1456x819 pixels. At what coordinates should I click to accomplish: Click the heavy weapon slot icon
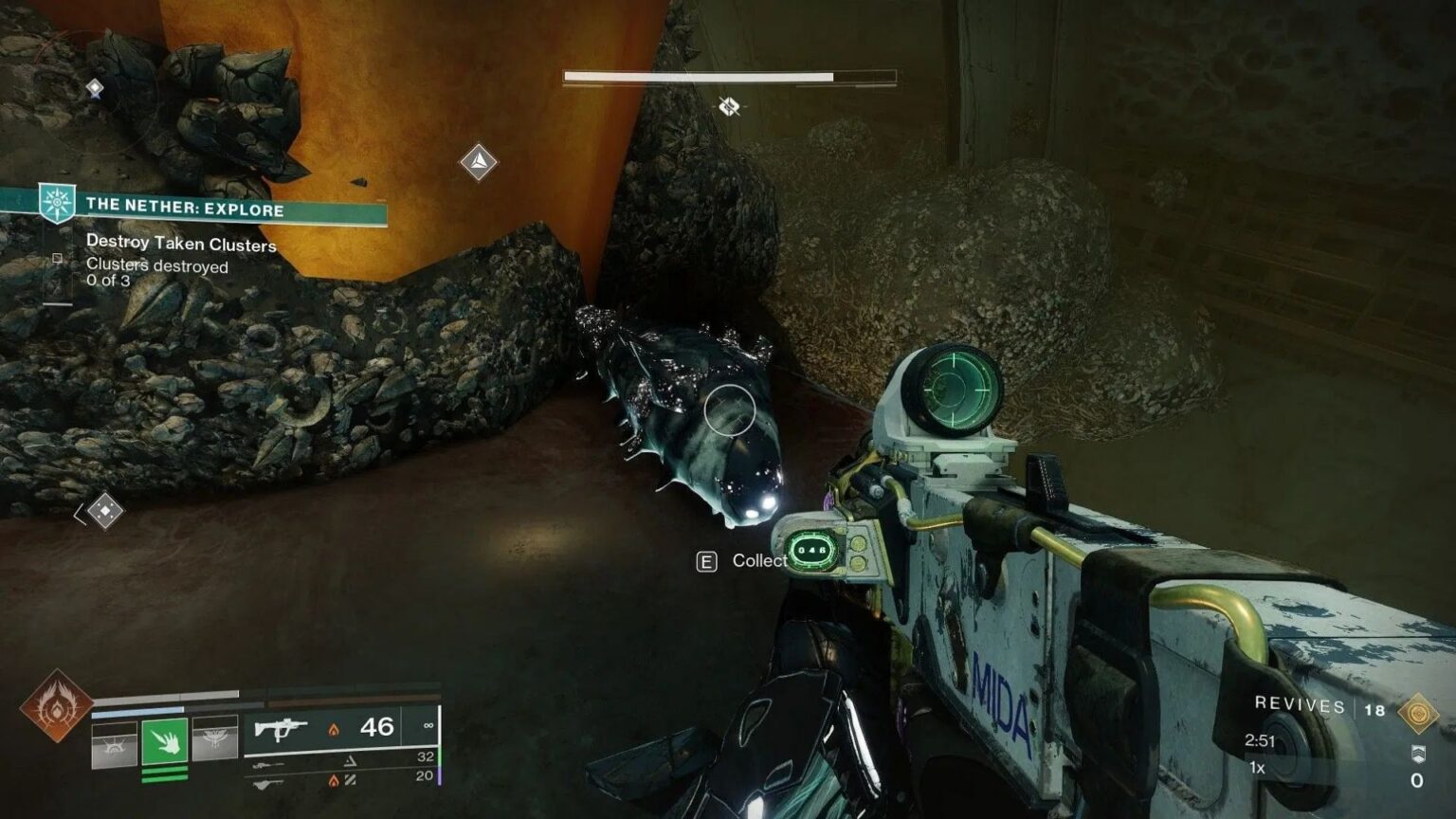[x=268, y=783]
